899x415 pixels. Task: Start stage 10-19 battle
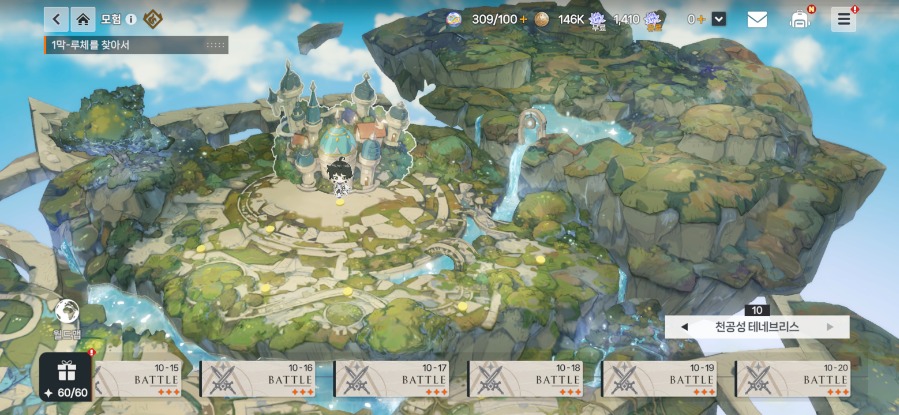tap(661, 380)
